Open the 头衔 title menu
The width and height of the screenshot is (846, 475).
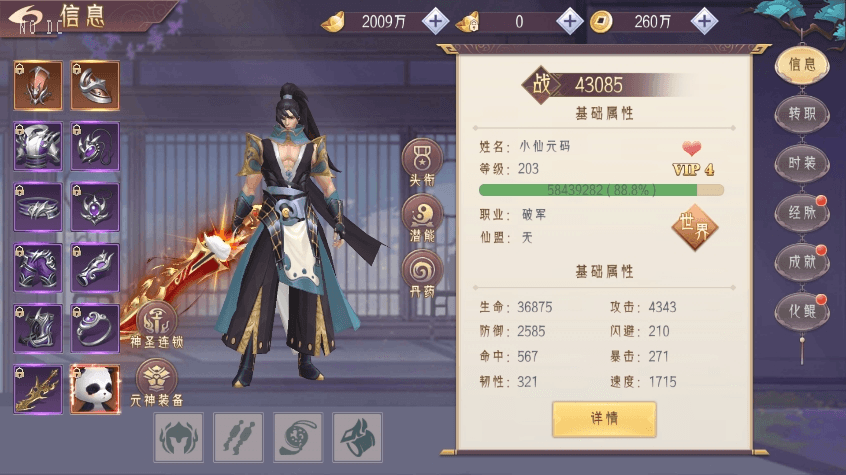pyautogui.click(x=421, y=162)
